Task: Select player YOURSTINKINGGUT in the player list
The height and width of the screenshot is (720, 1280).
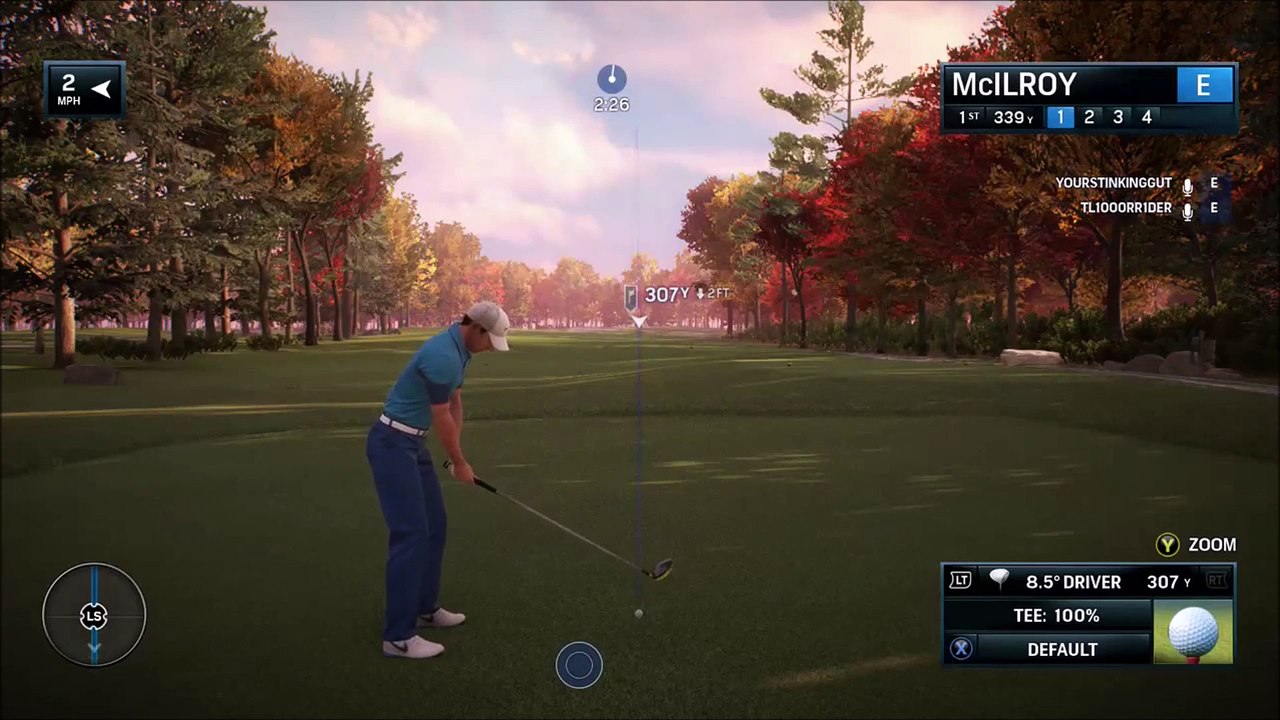Action: click(x=1114, y=183)
